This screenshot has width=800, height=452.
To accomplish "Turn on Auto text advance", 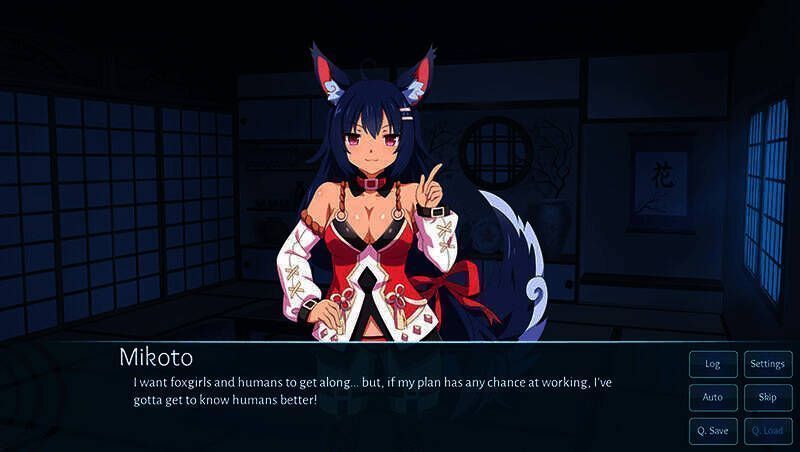I will click(x=713, y=397).
